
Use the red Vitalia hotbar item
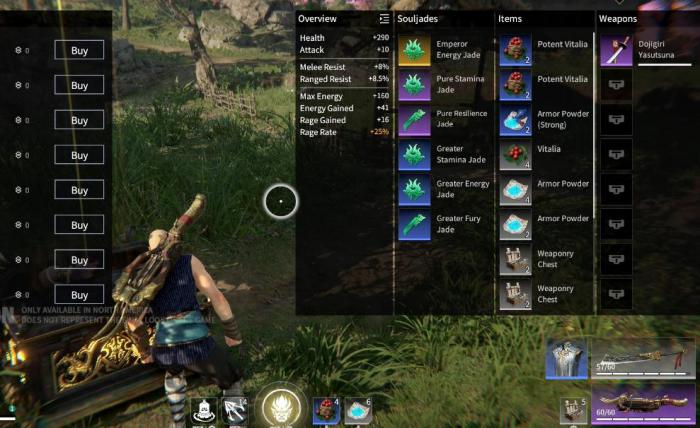pyautogui.click(x=328, y=410)
